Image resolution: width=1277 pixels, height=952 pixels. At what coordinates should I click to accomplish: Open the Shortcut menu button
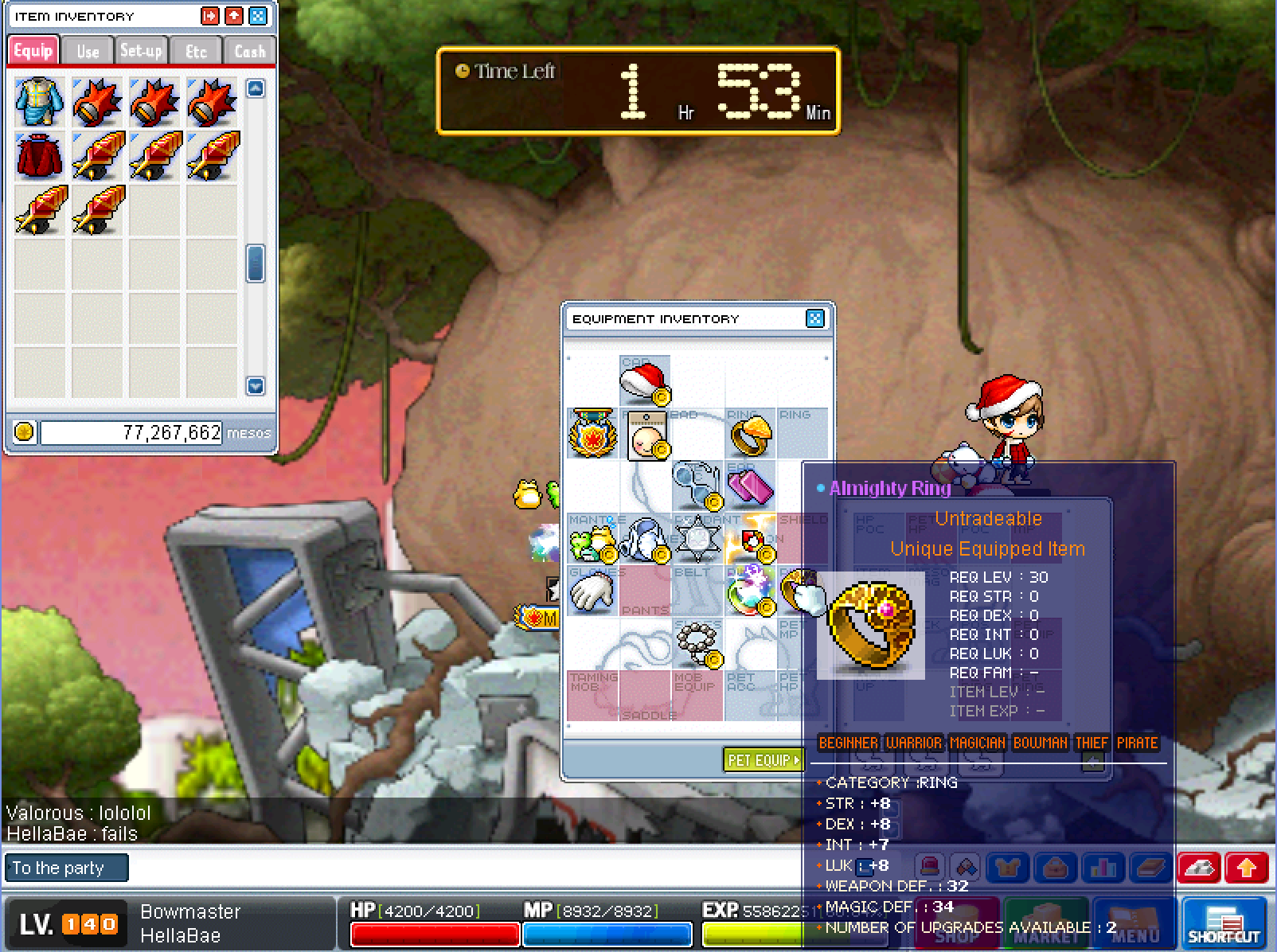1224,923
